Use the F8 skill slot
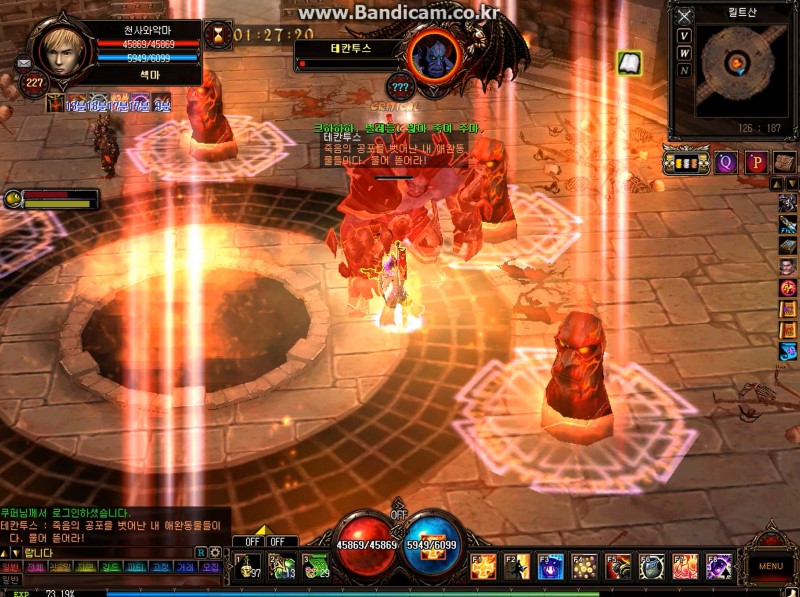This screenshot has width=800, height=597. (x=719, y=567)
